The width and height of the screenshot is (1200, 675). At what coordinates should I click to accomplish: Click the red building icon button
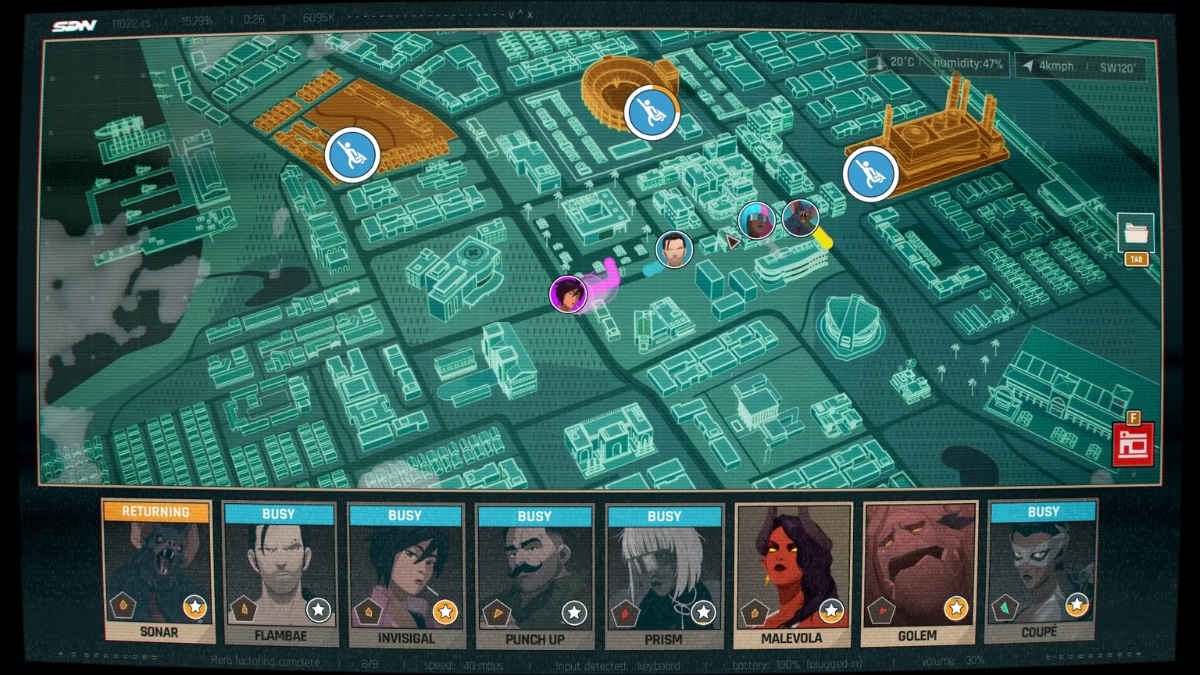coord(1134,445)
